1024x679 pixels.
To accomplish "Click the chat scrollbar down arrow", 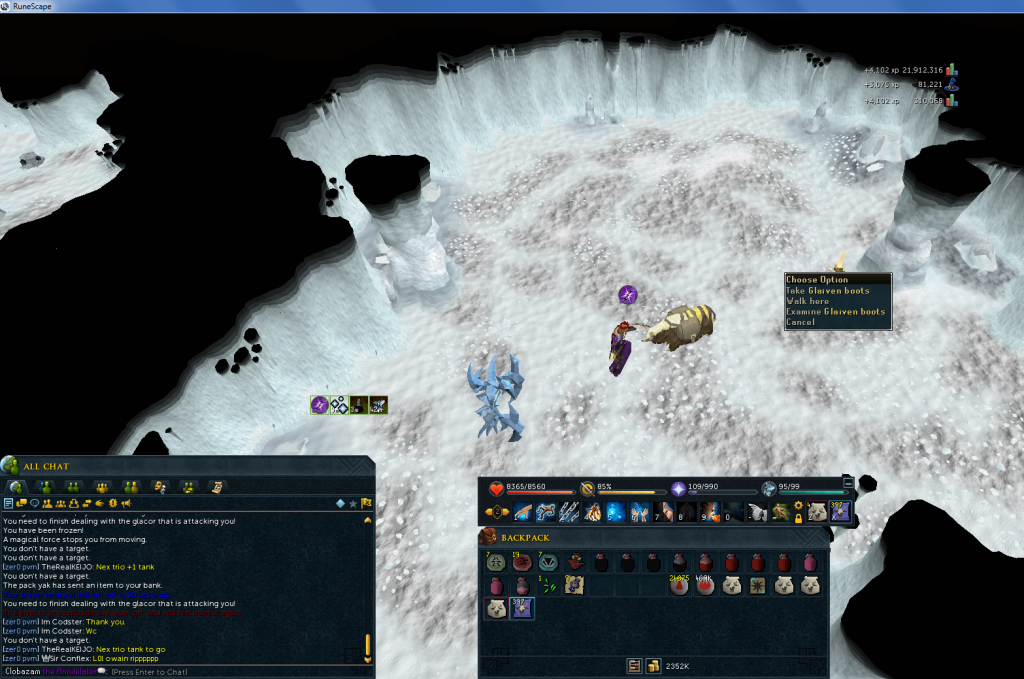I will (367, 659).
